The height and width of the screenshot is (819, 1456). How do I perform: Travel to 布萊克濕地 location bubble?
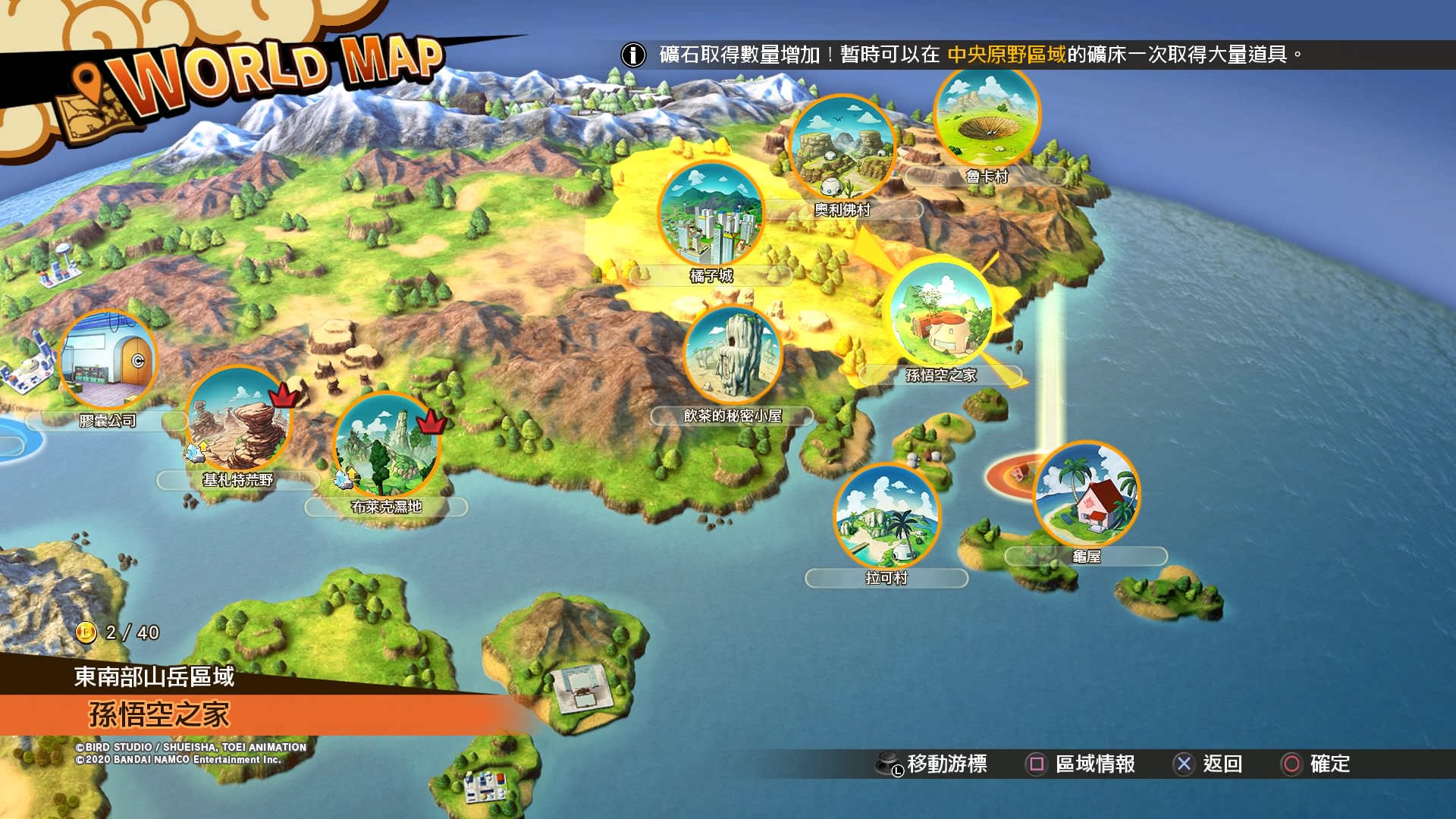click(386, 445)
